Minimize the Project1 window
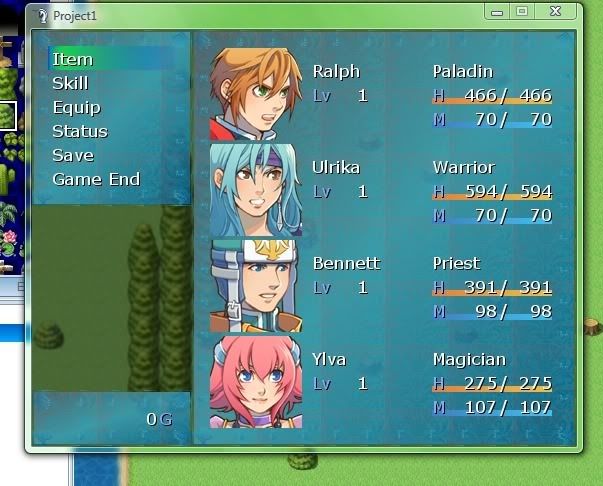The width and height of the screenshot is (603, 486). click(497, 11)
